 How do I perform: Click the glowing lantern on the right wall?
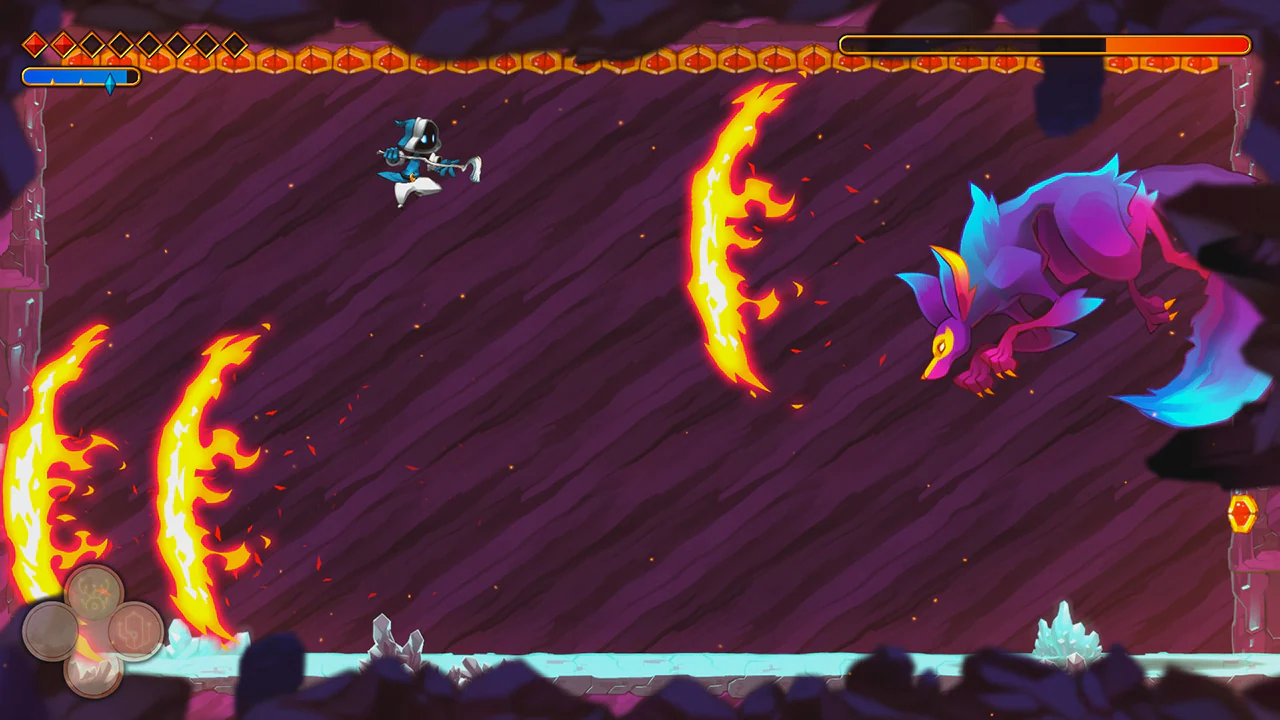(x=1243, y=514)
